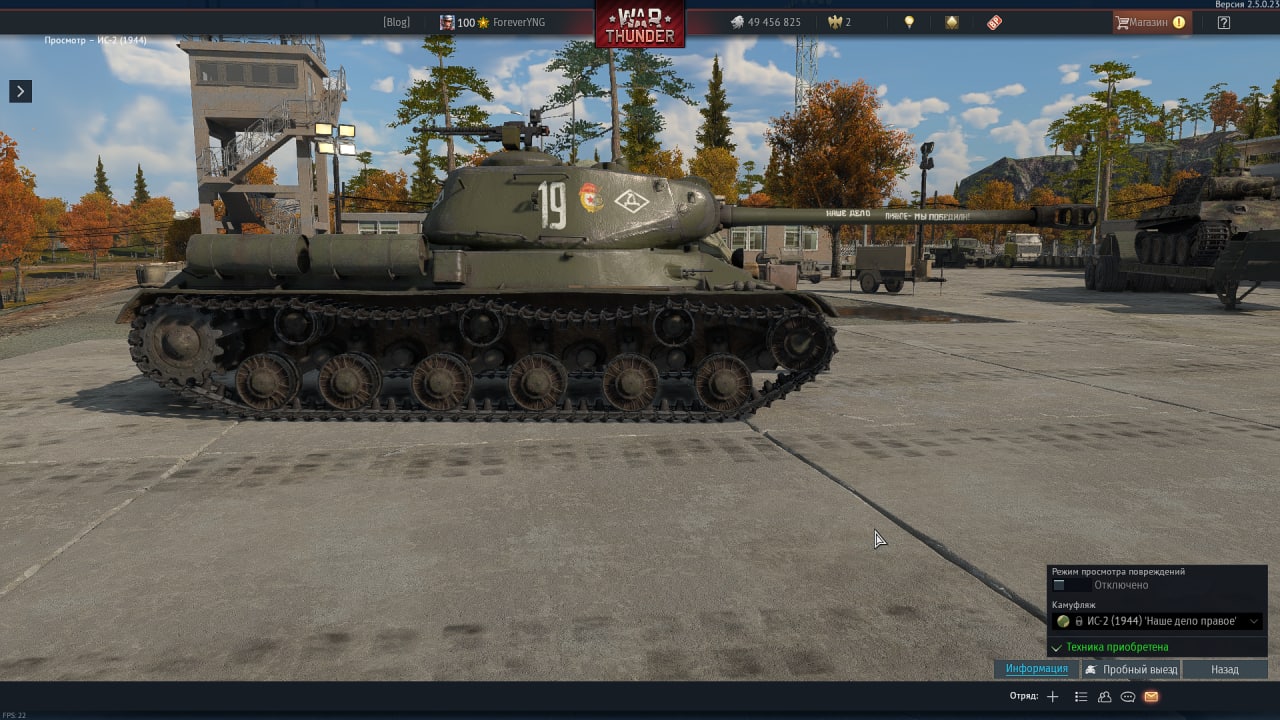The image size is (1280, 720).
Task: Open the list icon in bottom bar
Action: (1081, 697)
